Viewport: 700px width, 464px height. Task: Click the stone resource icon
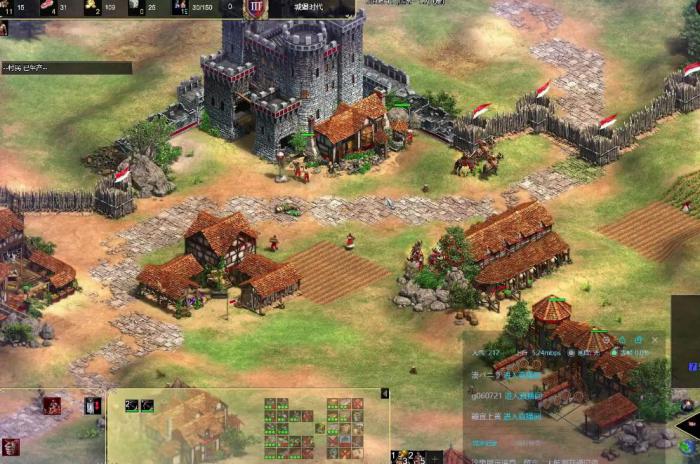coord(136,7)
